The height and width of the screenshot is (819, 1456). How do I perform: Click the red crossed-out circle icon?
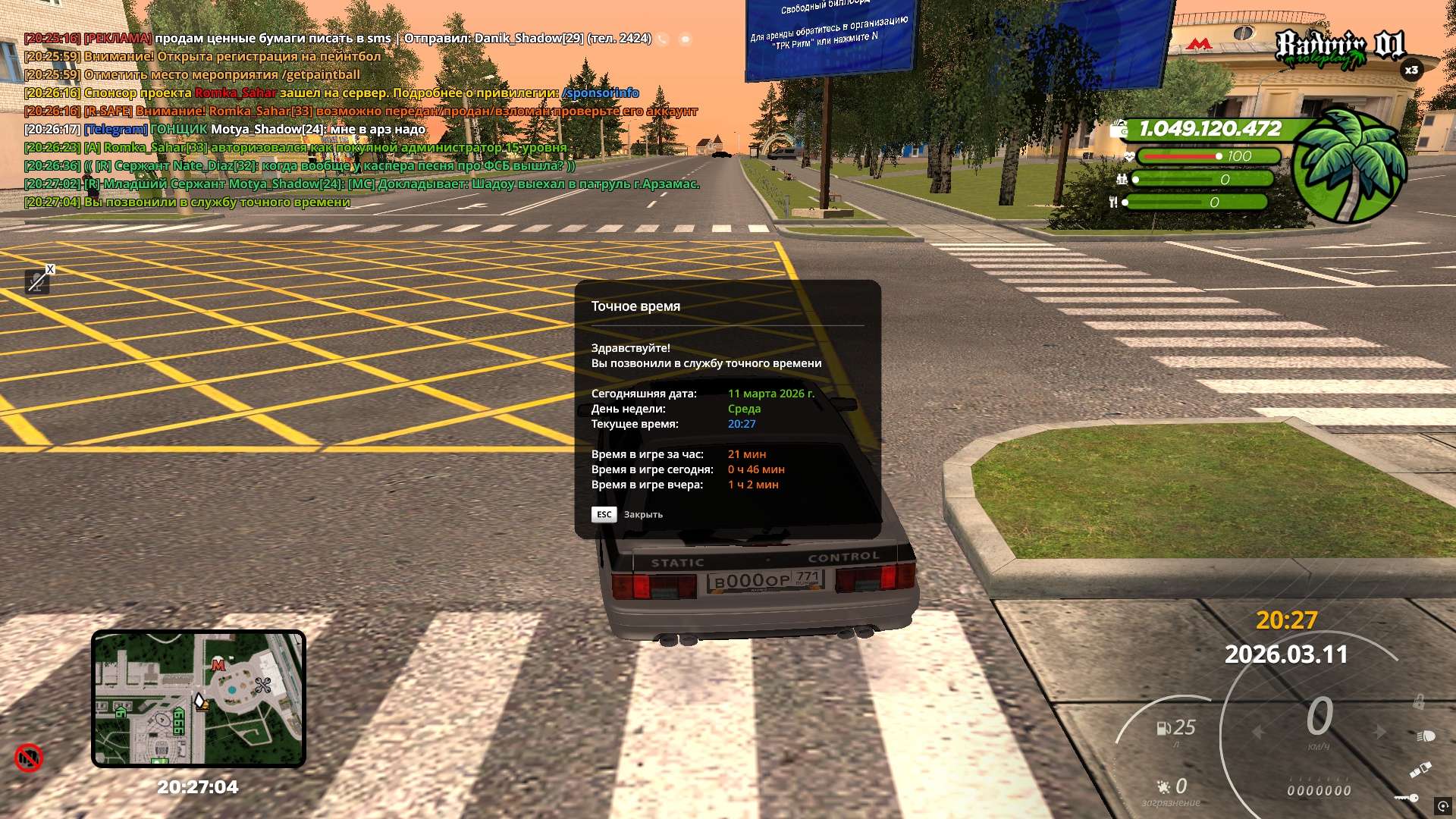pyautogui.click(x=29, y=758)
